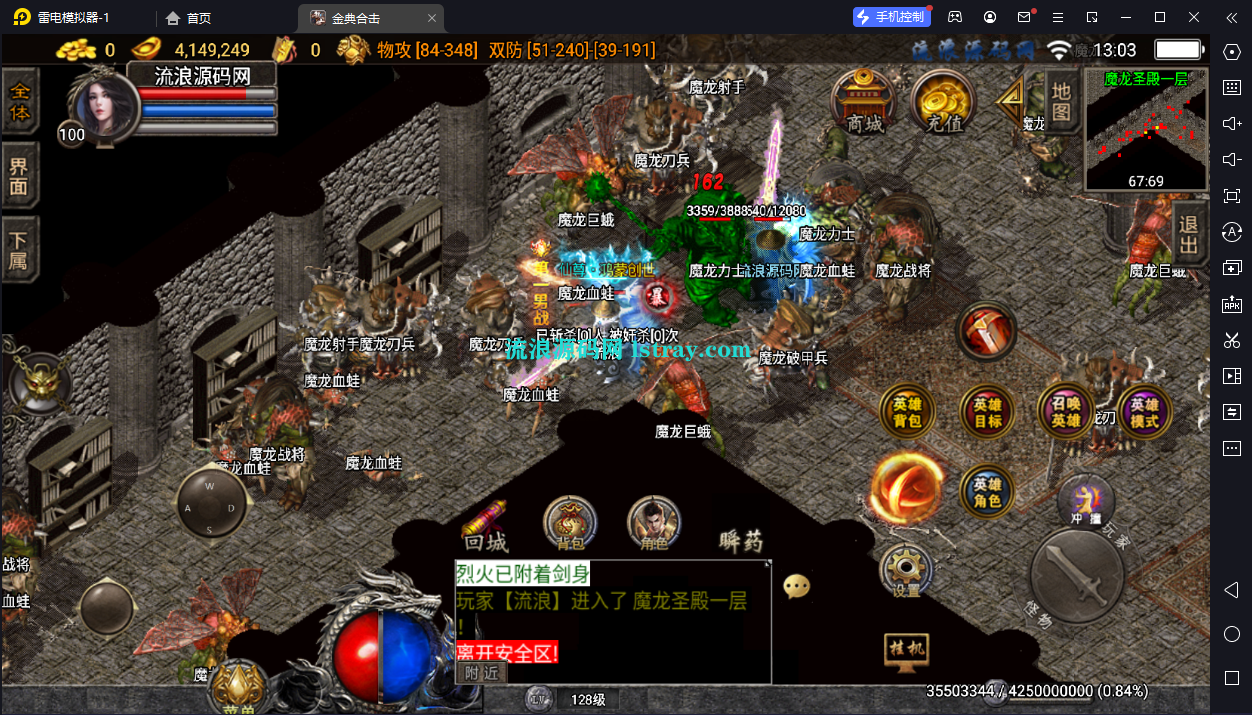1252x715 pixels.
Task: Toggle the 英雄模式 hero mode
Action: (x=1144, y=412)
